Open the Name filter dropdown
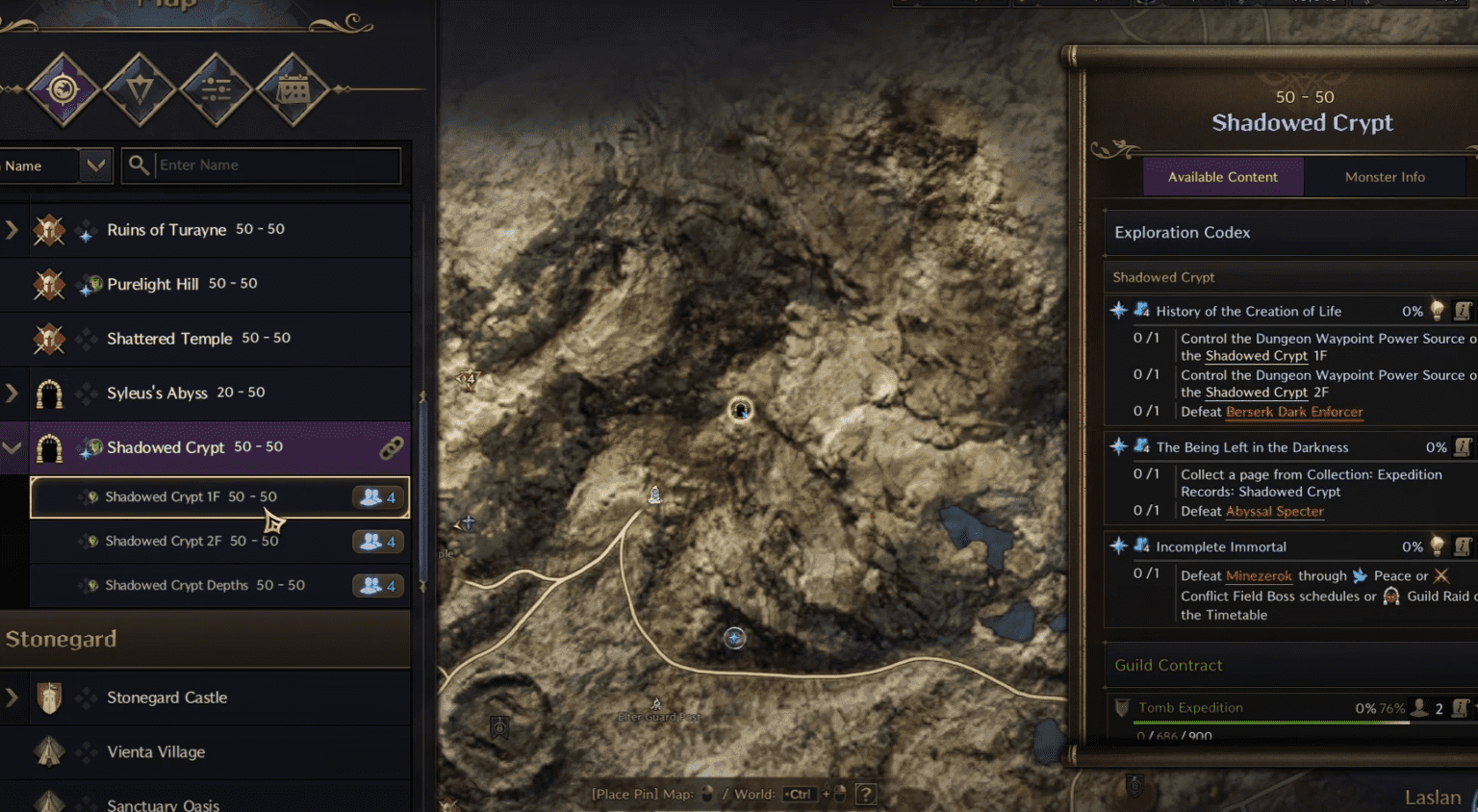Screen dimensions: 1478x812 [x=94, y=165]
